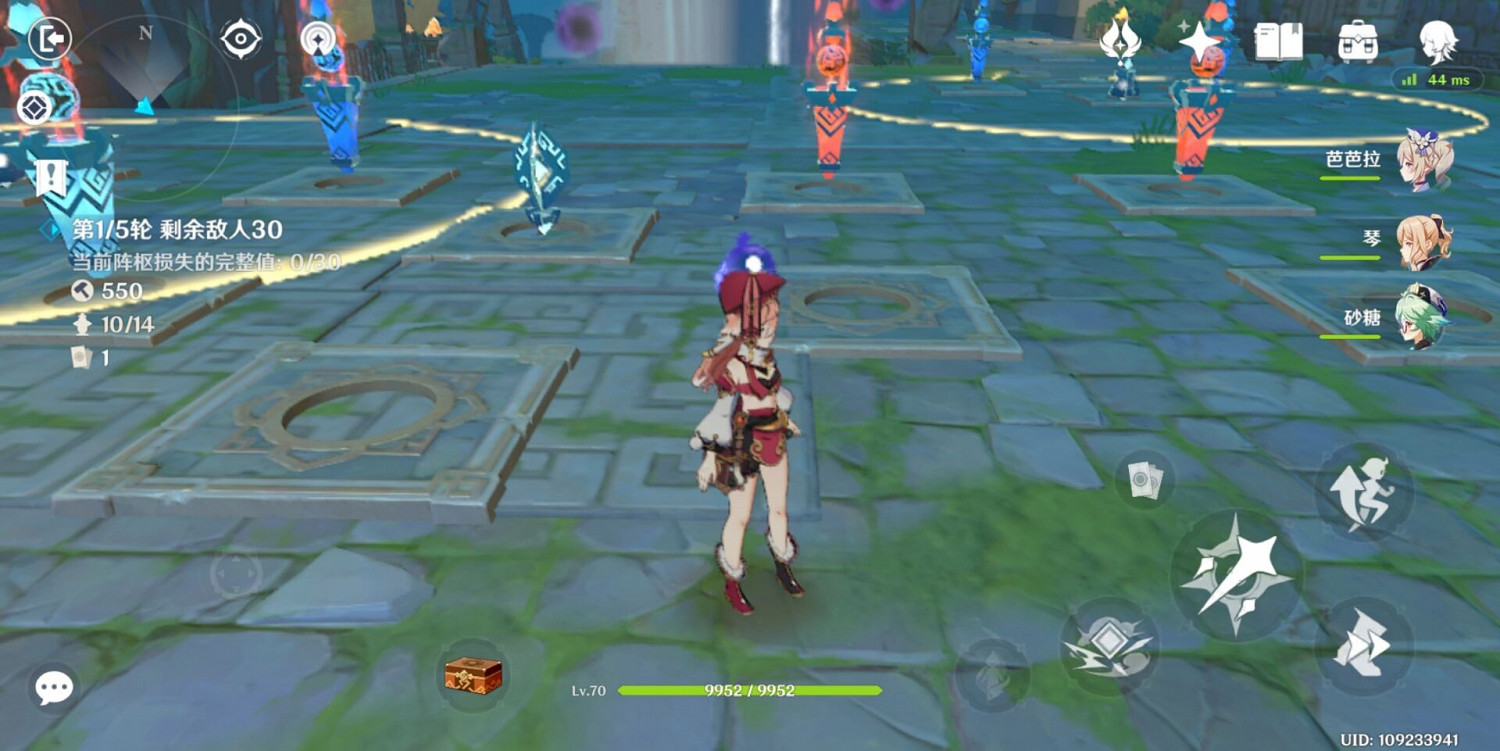Open the chat bubble in the bottom-left
The image size is (1500, 751).
53,688
